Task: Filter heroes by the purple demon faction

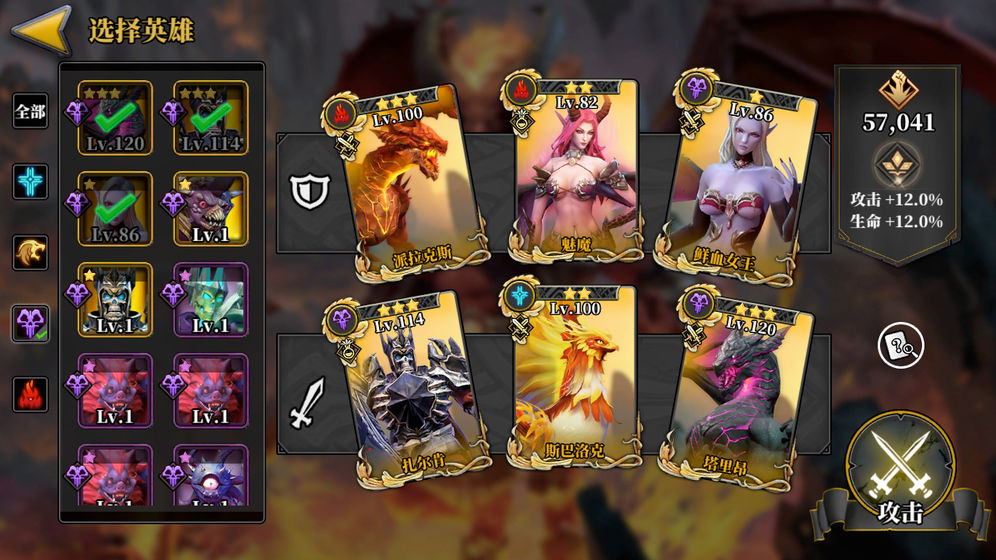Action: [x=30, y=323]
